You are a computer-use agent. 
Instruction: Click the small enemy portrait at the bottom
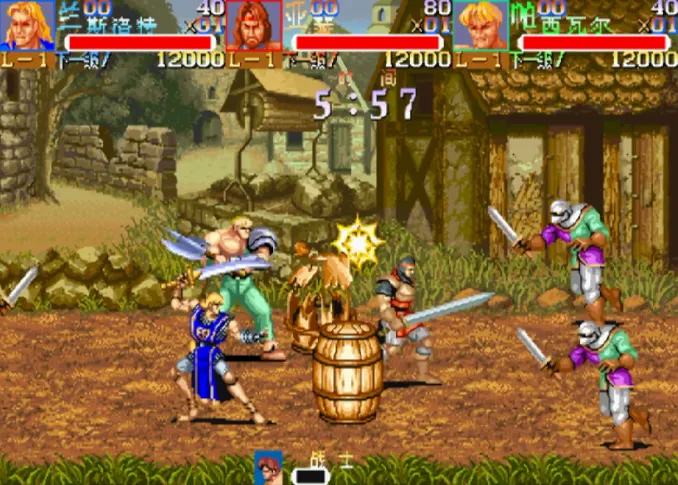coord(268,468)
